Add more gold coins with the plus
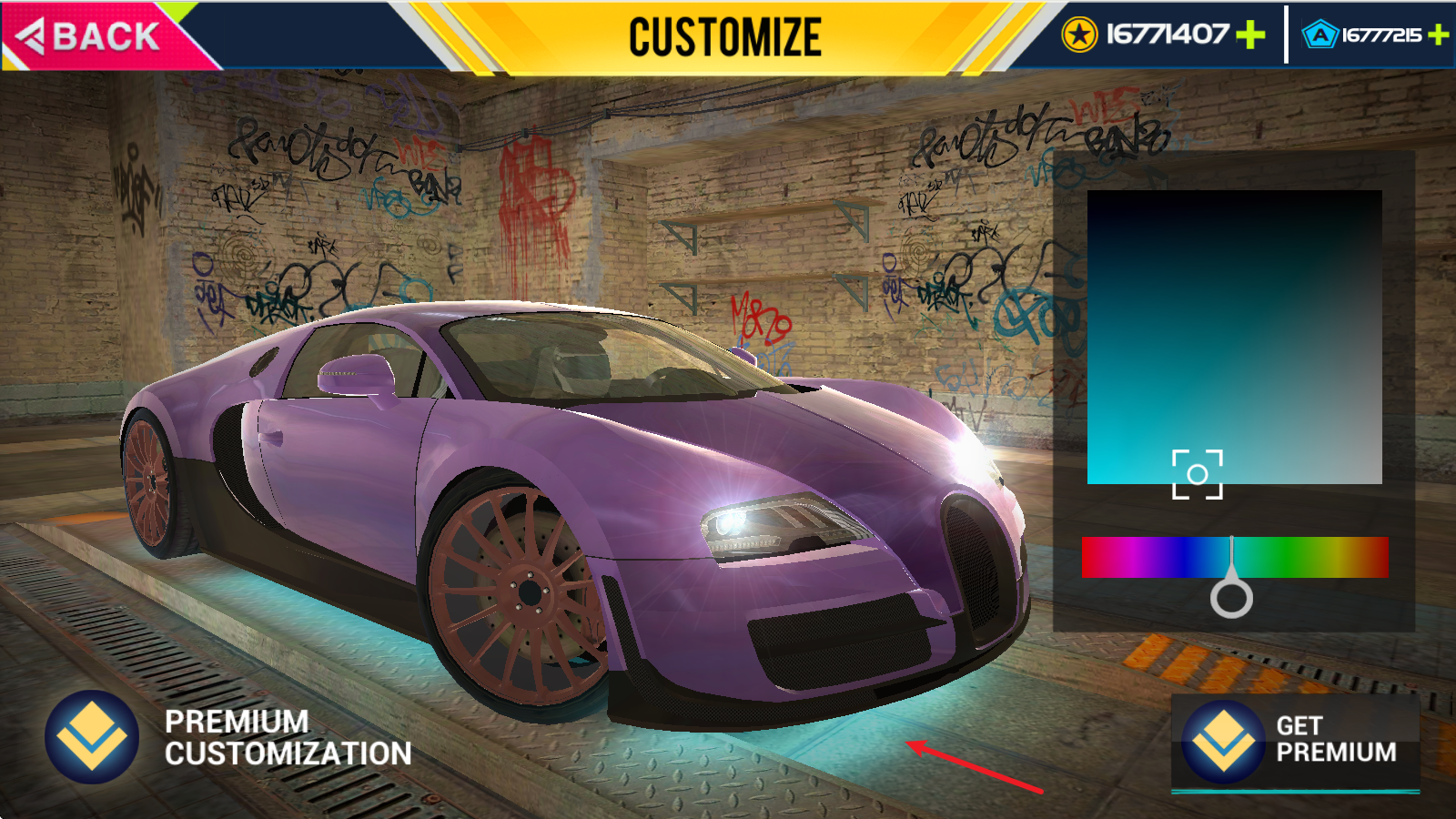The image size is (1456, 819). click(1251, 35)
